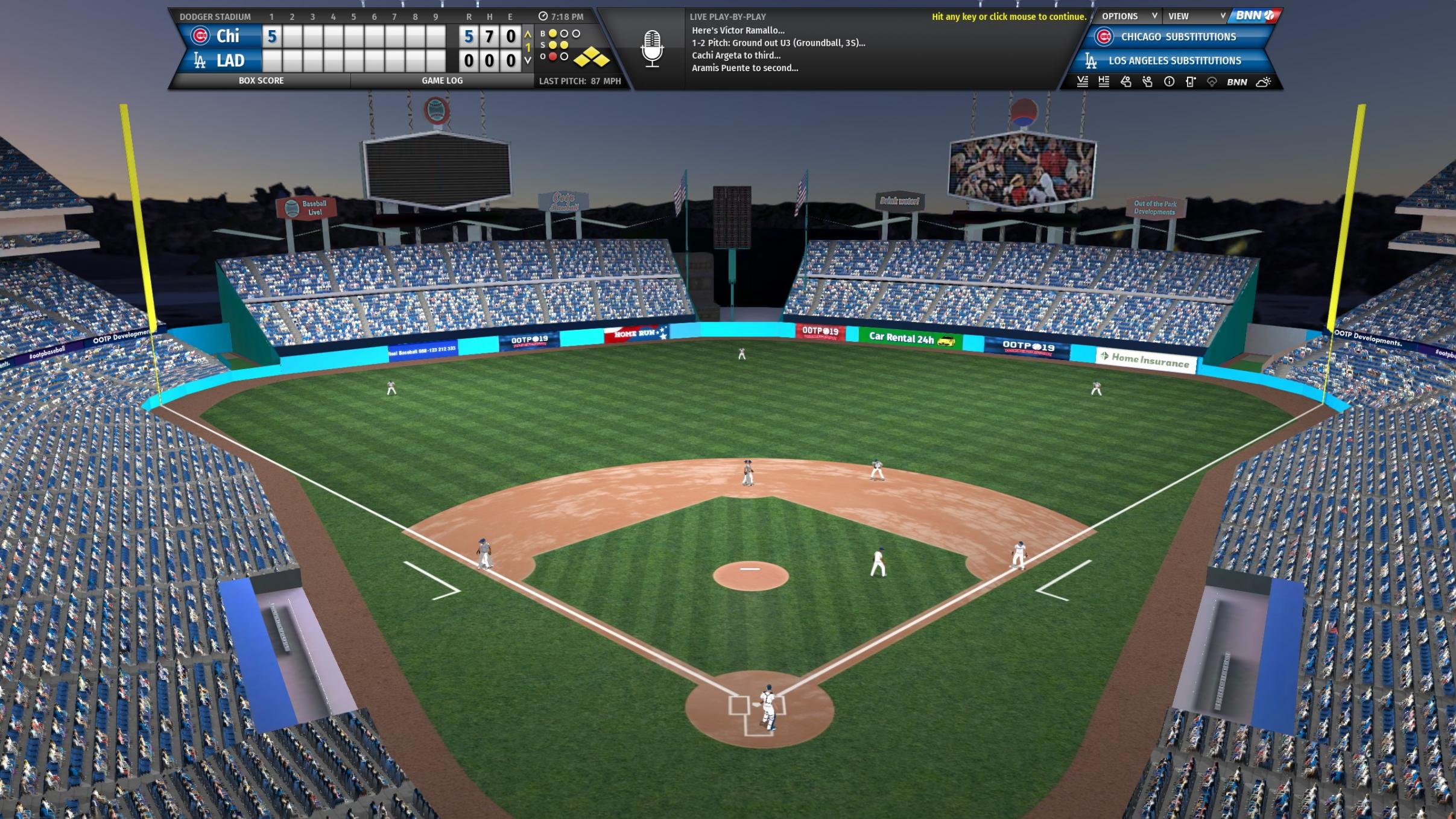
Task: Open the weather cloud-and-sun icon
Action: click(x=1263, y=82)
